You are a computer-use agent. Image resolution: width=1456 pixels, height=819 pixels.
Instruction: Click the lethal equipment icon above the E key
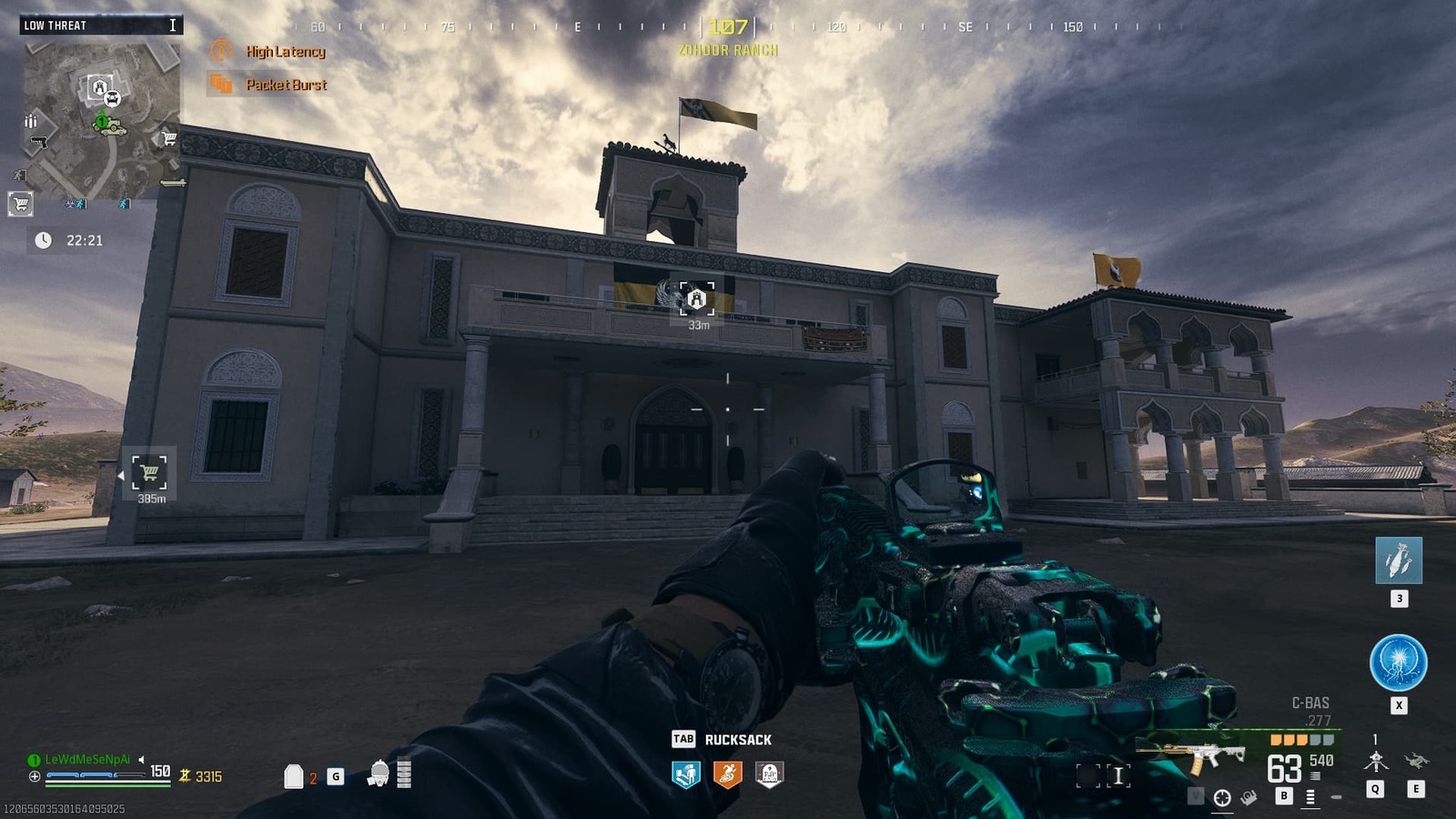click(x=1416, y=759)
